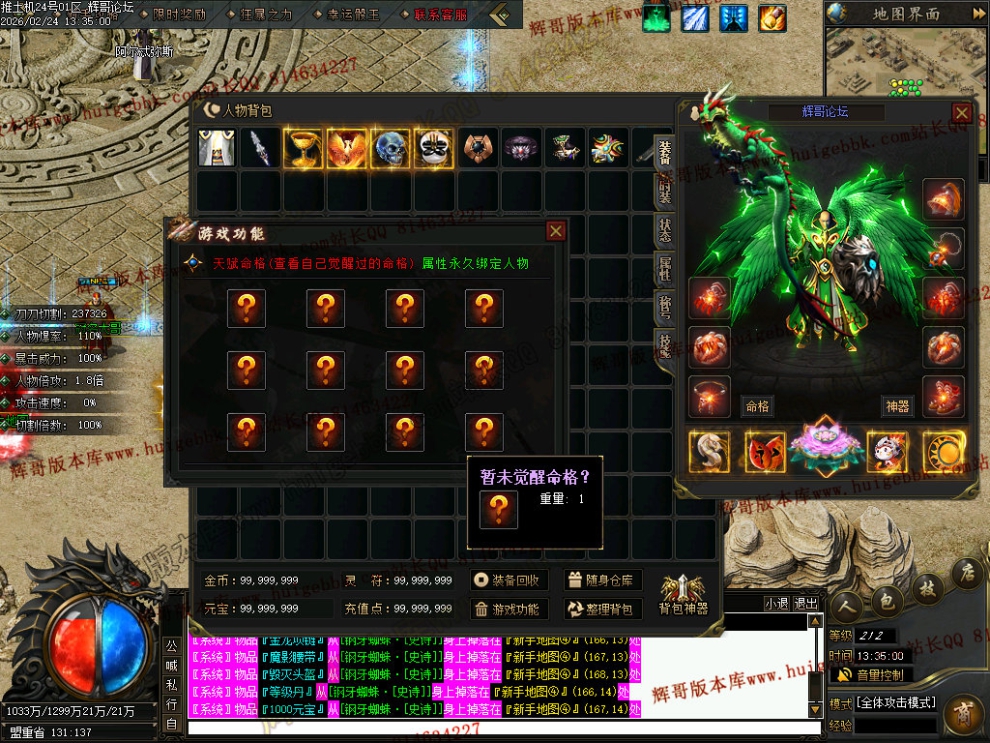The width and height of the screenshot is (990, 743).
Task: Close the character equipment panel
Action: (x=962, y=113)
